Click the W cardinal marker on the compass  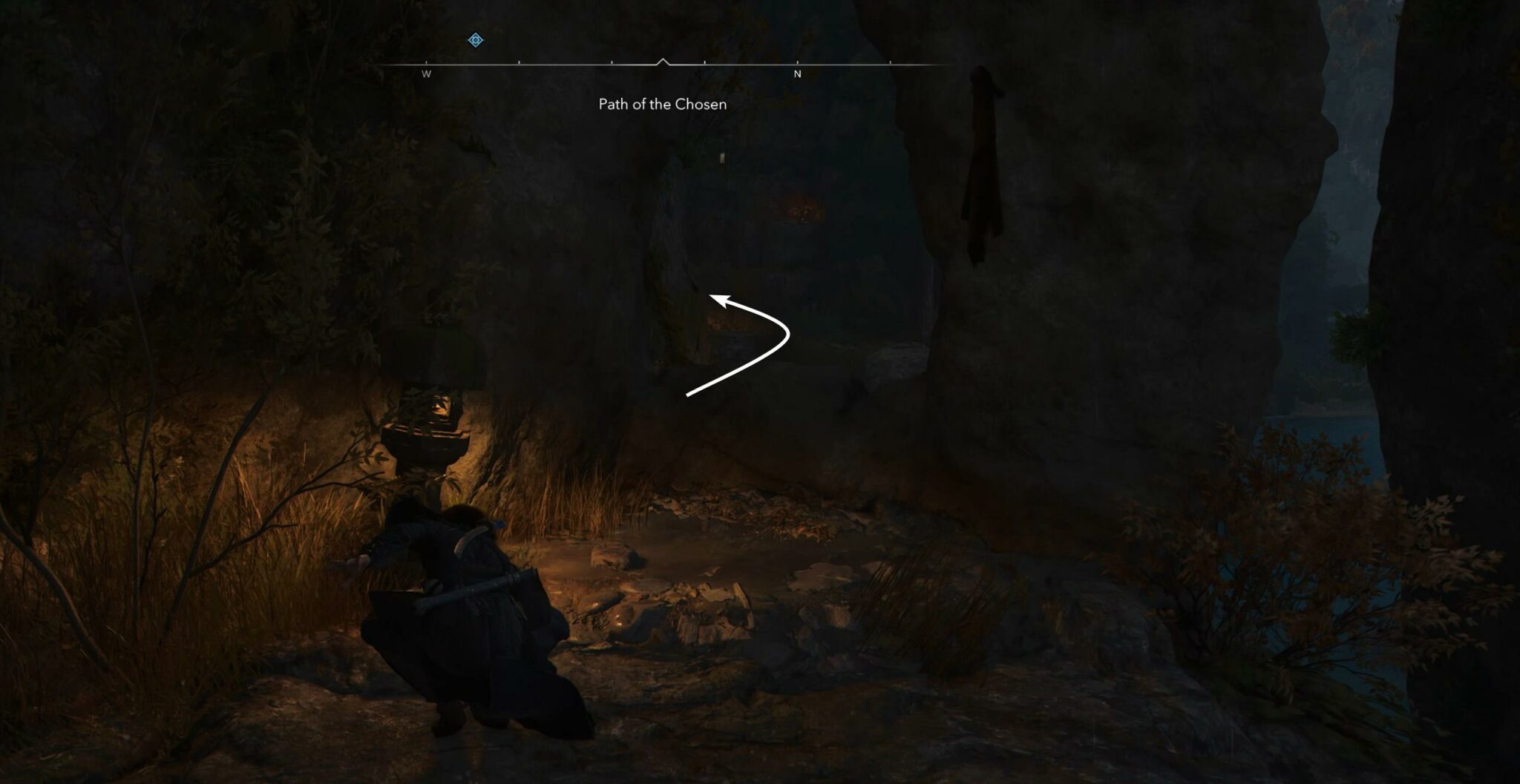pyautogui.click(x=427, y=73)
